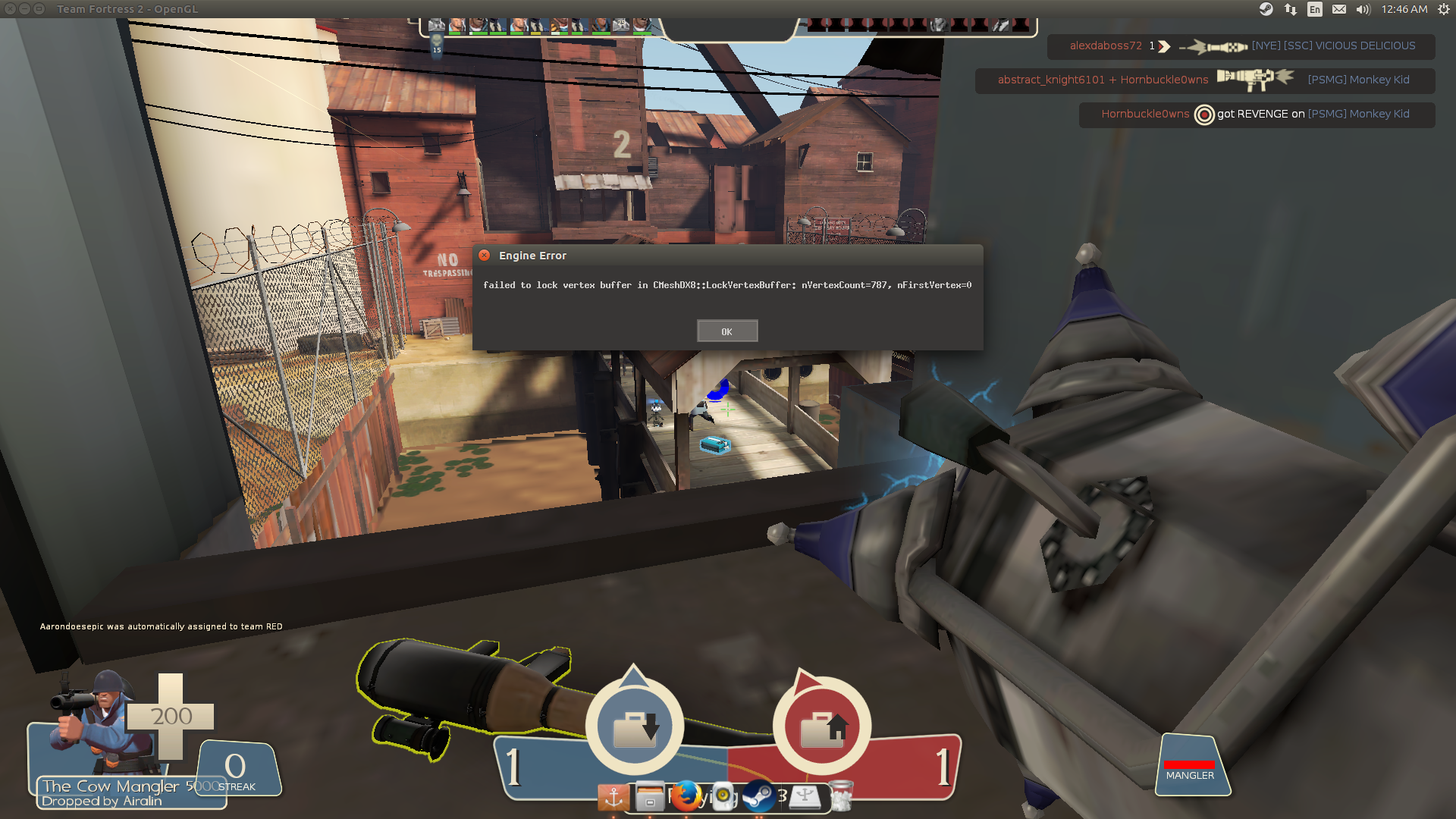The height and width of the screenshot is (819, 1456).
Task: Click Hornbuckle0wns in the kill feed
Action: [1145, 114]
